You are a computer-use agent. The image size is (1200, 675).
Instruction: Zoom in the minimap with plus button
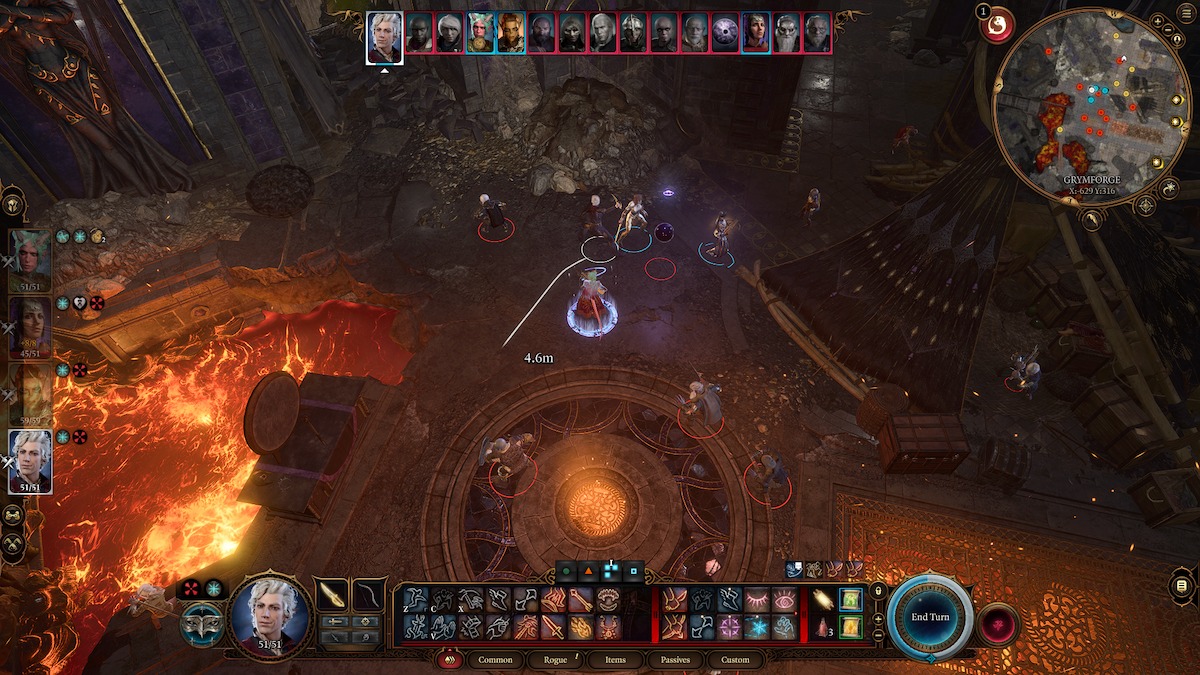(x=1157, y=21)
